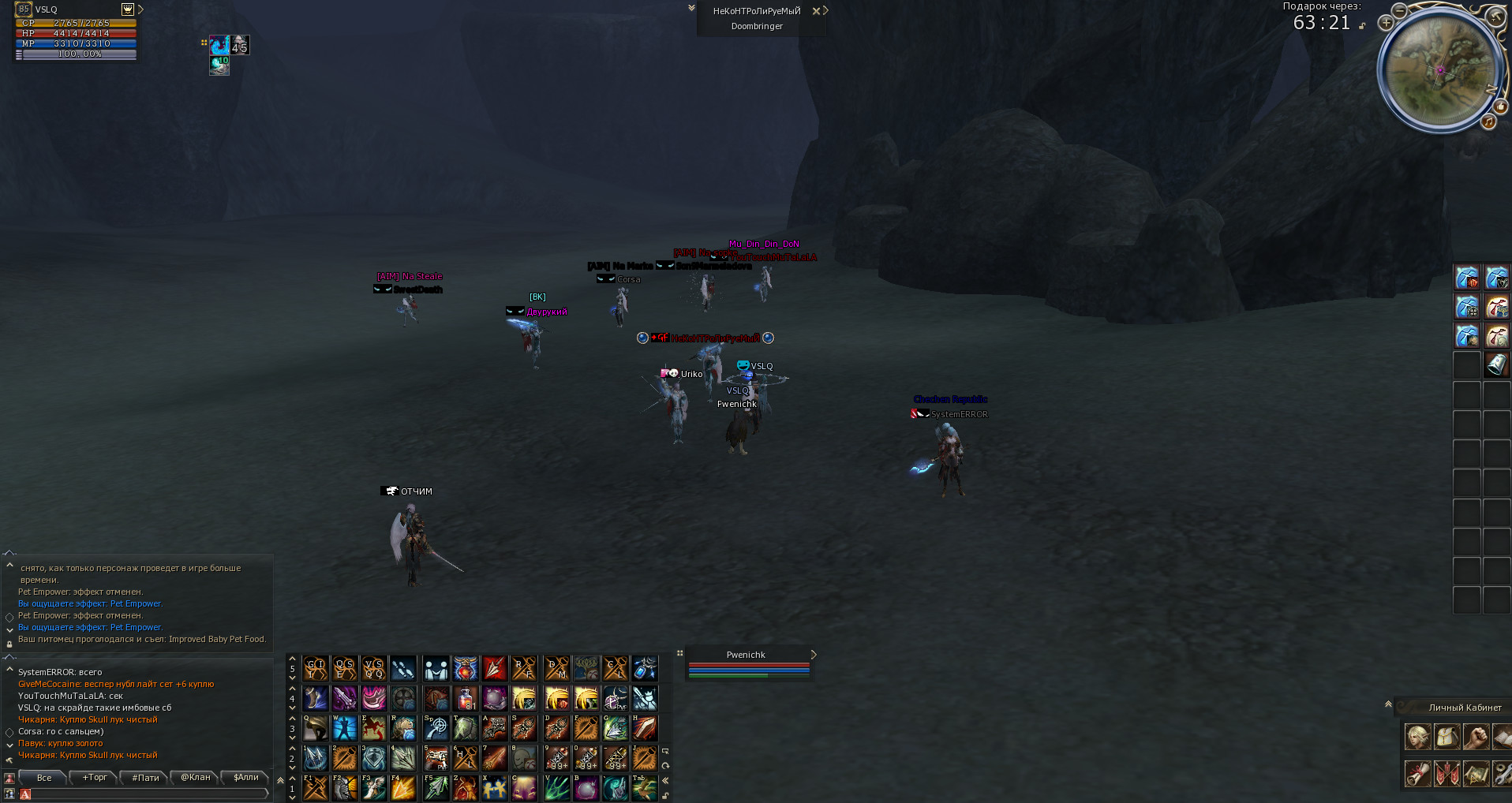Open the inventory bag menu icon
The height and width of the screenshot is (803, 1512).
point(1447,737)
